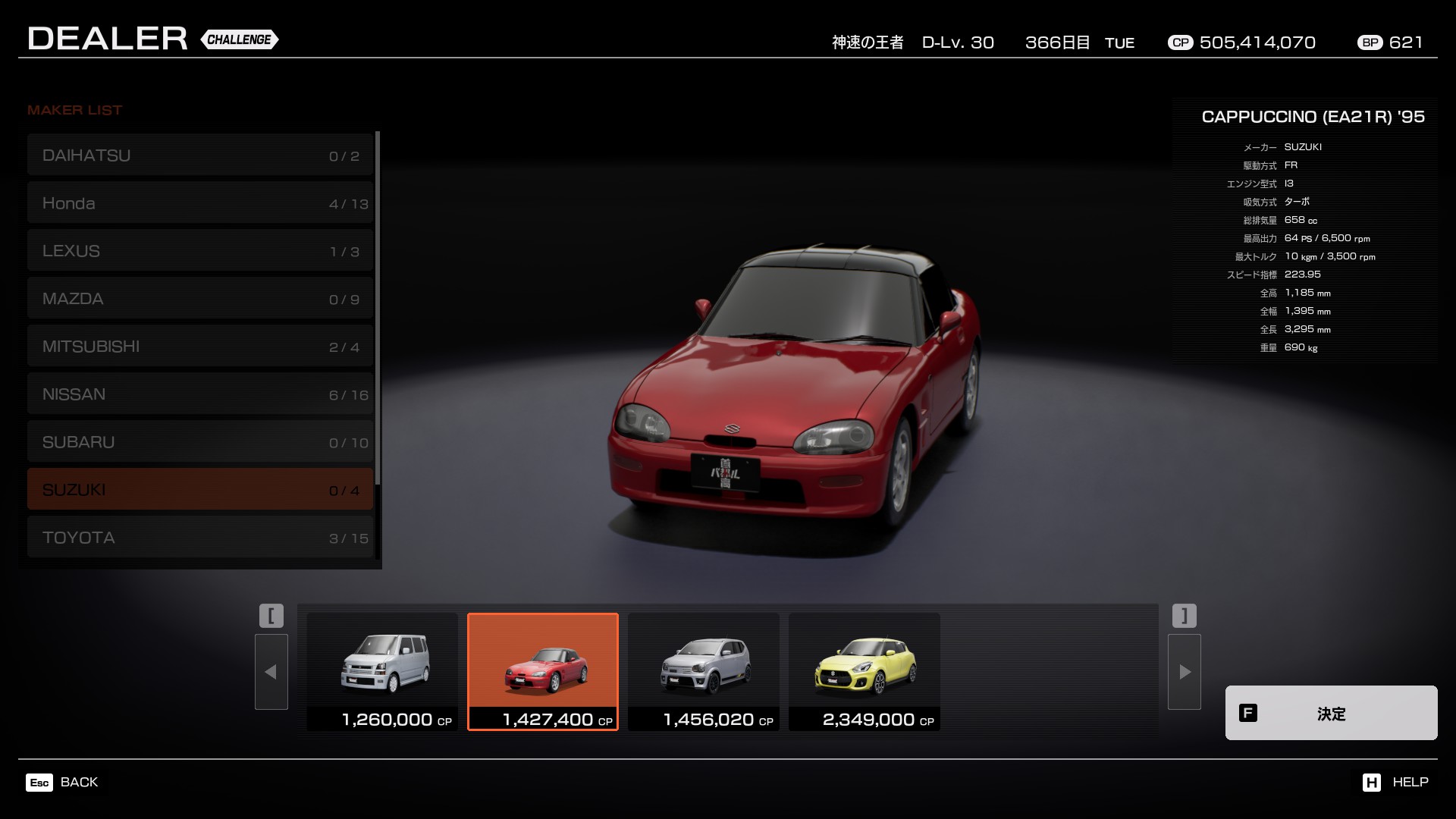
Task: Click the right arrow of car carousel
Action: [x=1185, y=672]
